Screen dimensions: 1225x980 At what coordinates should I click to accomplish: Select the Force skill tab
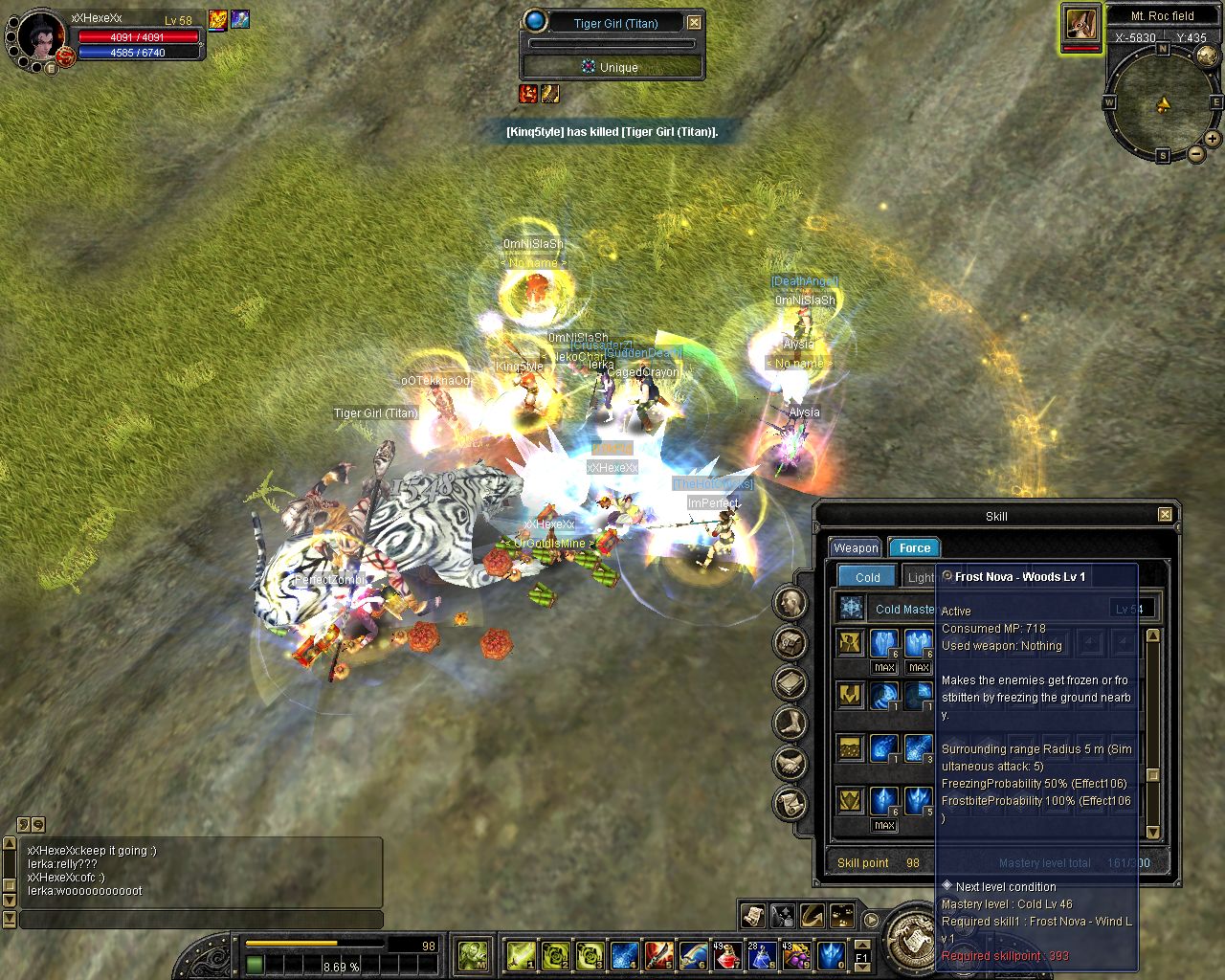tap(914, 548)
